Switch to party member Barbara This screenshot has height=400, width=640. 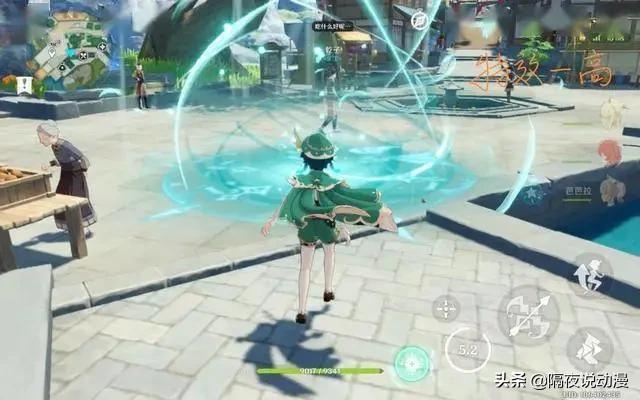point(612,190)
